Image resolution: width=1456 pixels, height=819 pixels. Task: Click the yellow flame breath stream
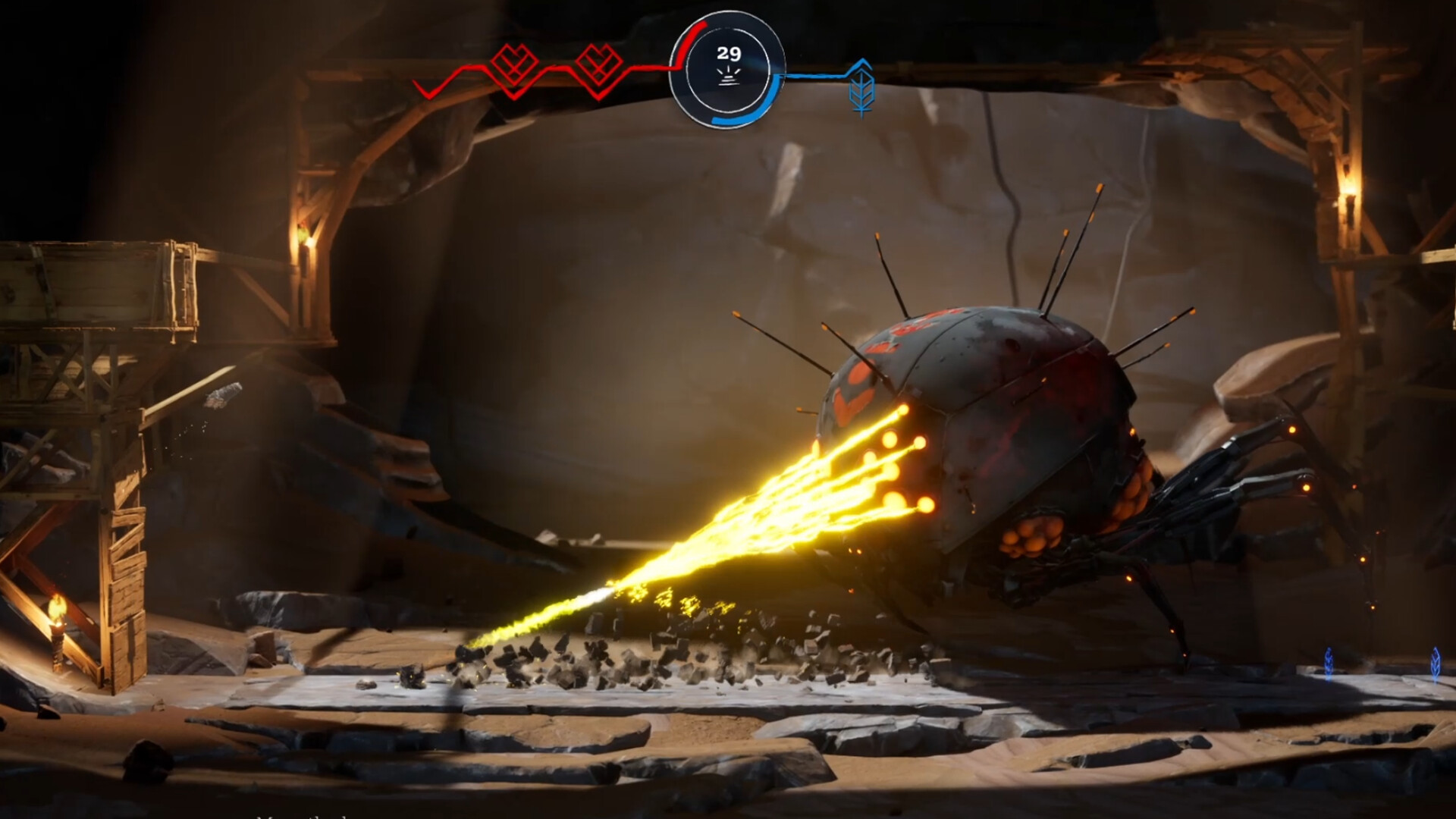click(x=758, y=516)
